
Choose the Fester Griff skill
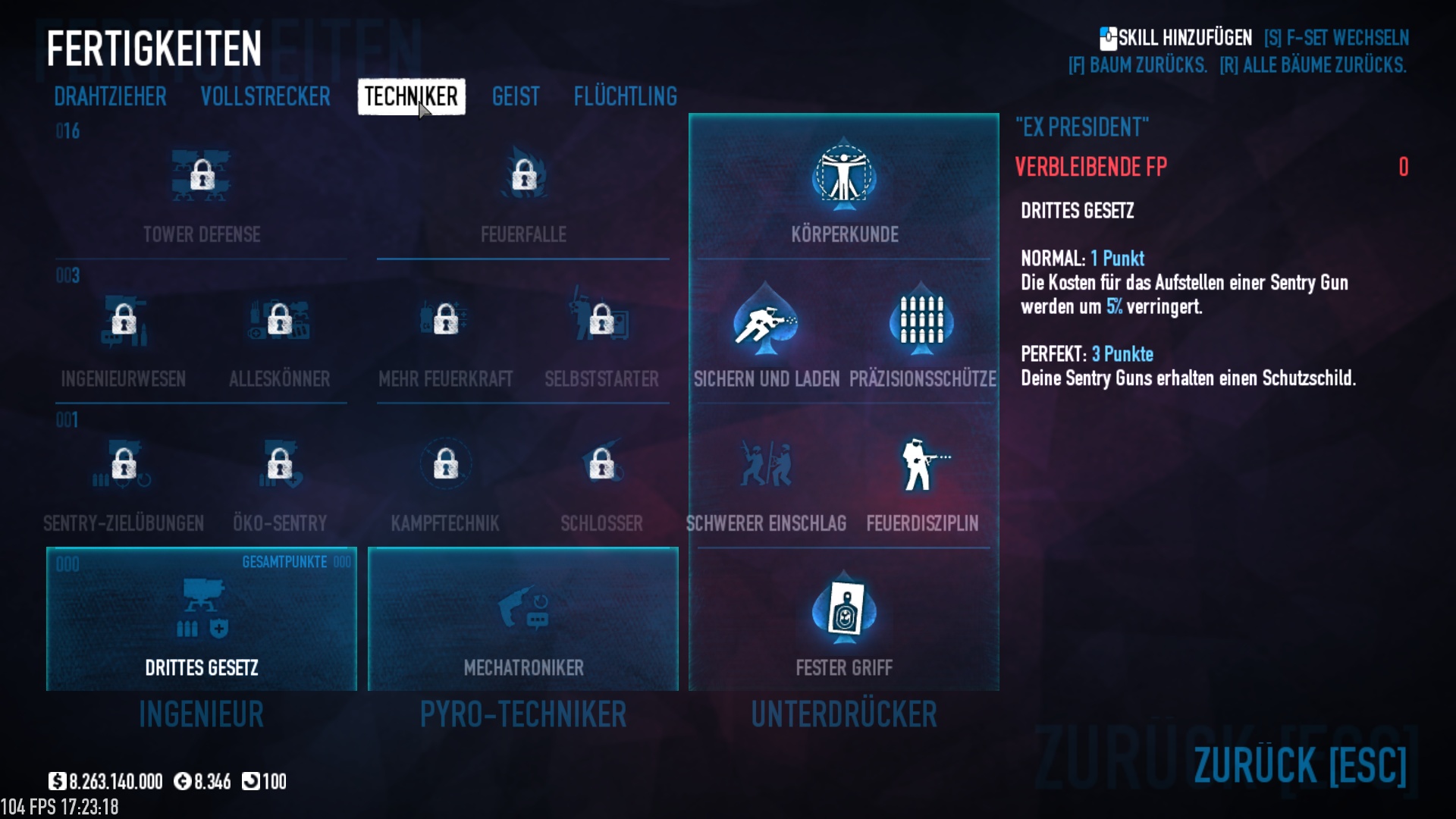[x=844, y=610]
